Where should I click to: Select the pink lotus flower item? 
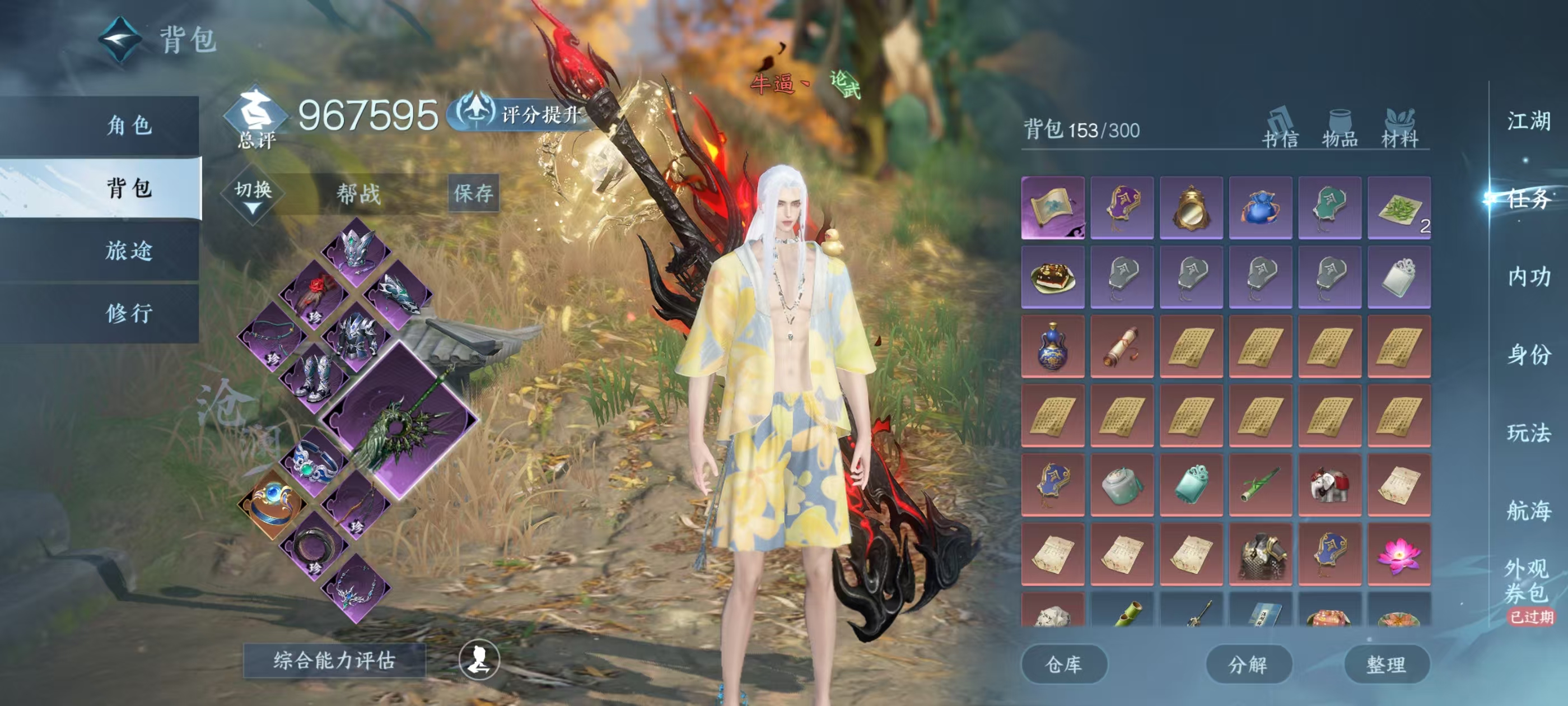click(x=1398, y=554)
